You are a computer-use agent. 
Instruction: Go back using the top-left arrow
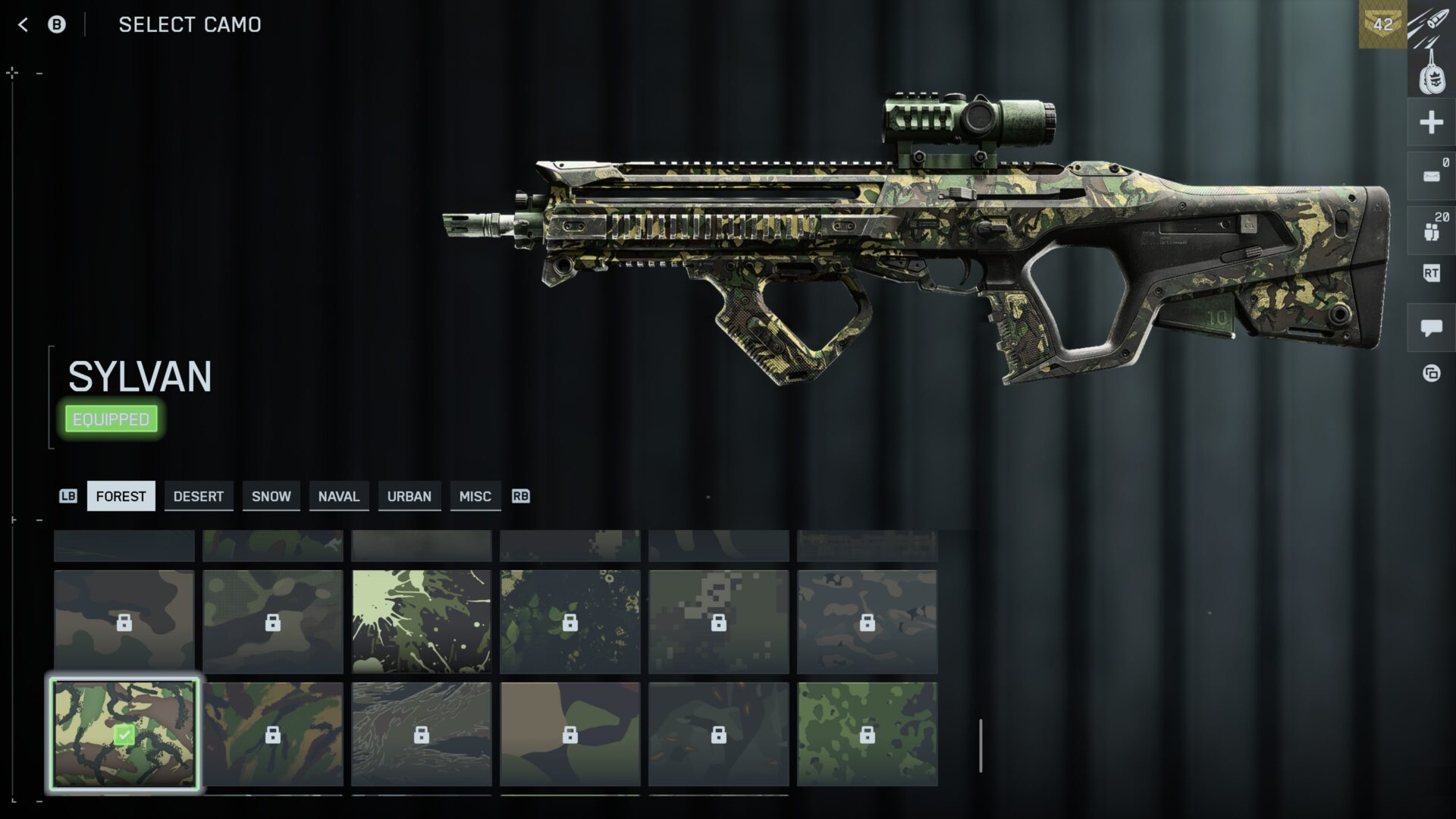(x=23, y=25)
